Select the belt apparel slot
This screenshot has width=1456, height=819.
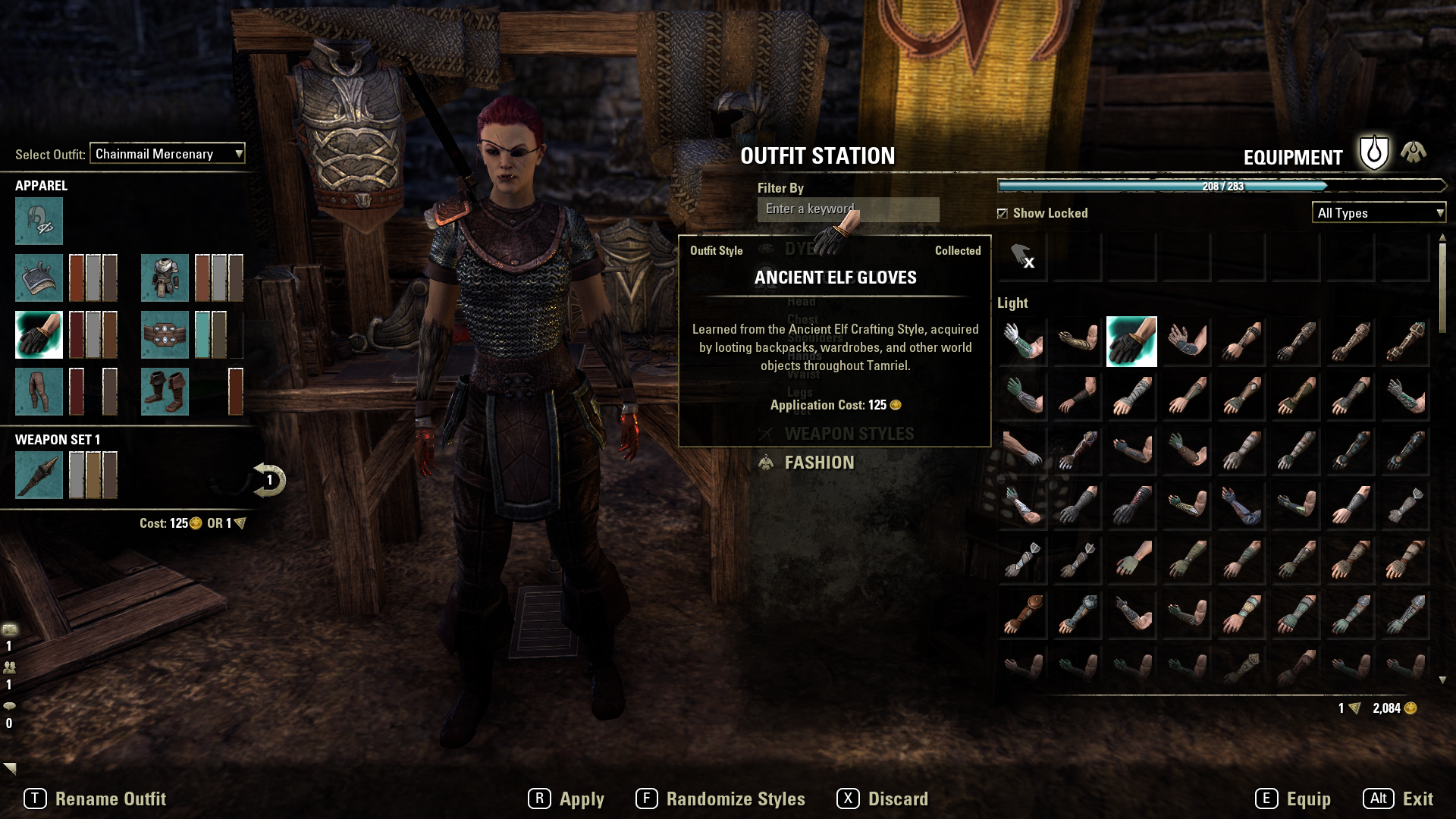(x=165, y=334)
